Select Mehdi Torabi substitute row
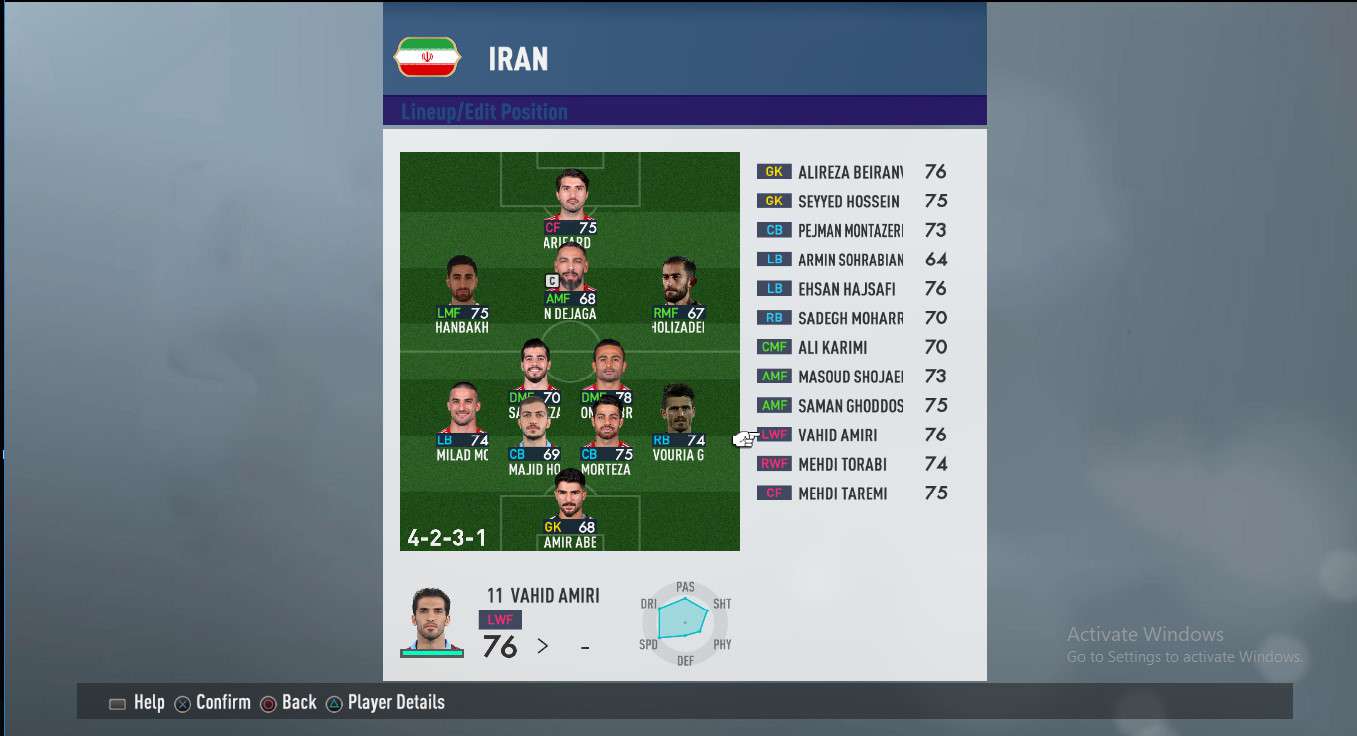1357x736 pixels. [x=849, y=464]
